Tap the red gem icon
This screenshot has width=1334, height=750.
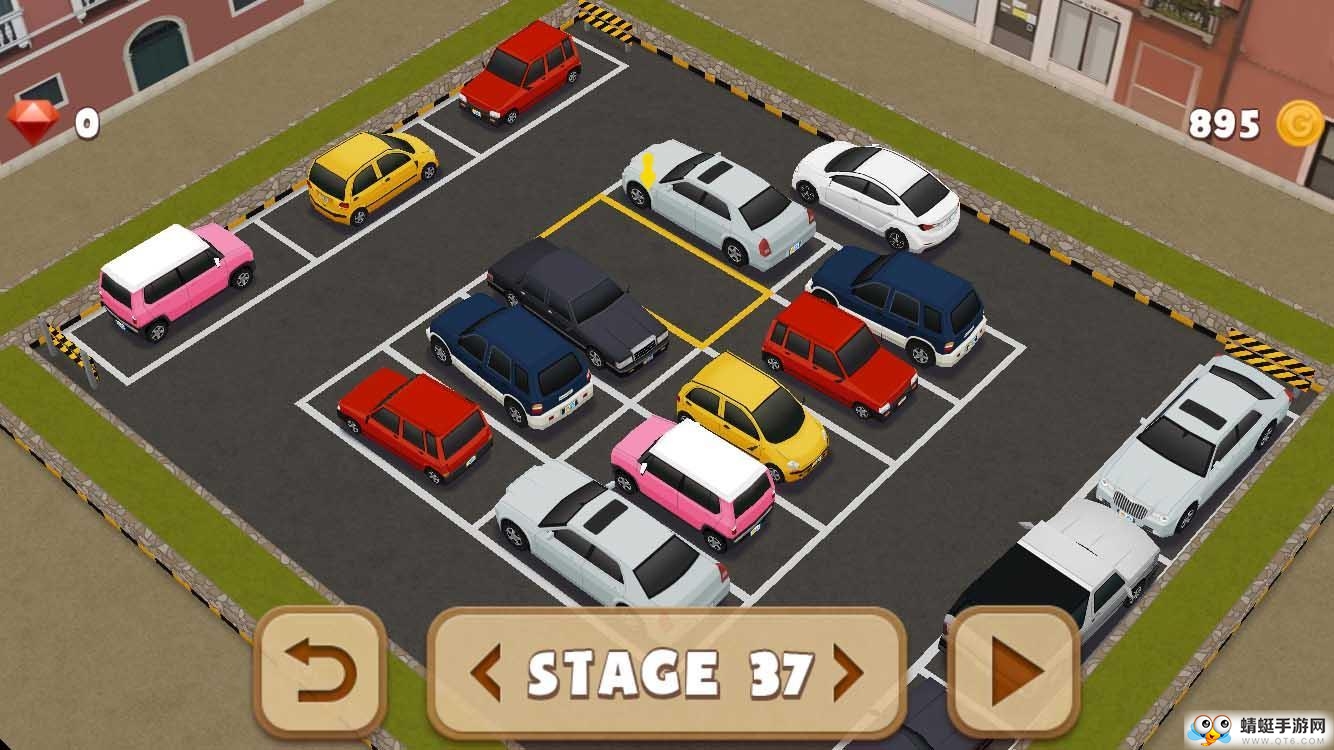pyautogui.click(x=34, y=122)
